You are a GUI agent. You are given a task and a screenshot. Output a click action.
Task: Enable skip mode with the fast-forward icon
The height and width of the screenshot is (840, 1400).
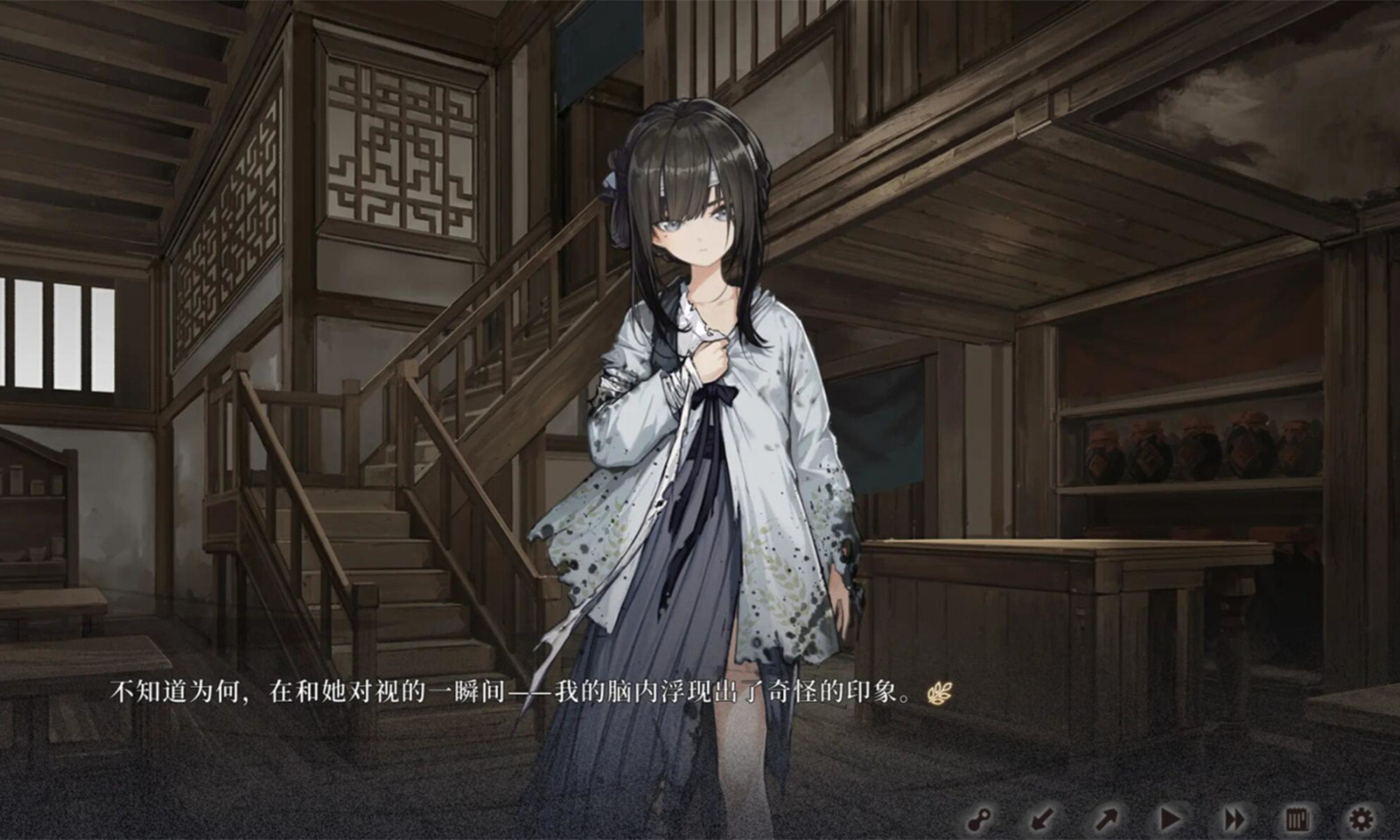[1235, 818]
